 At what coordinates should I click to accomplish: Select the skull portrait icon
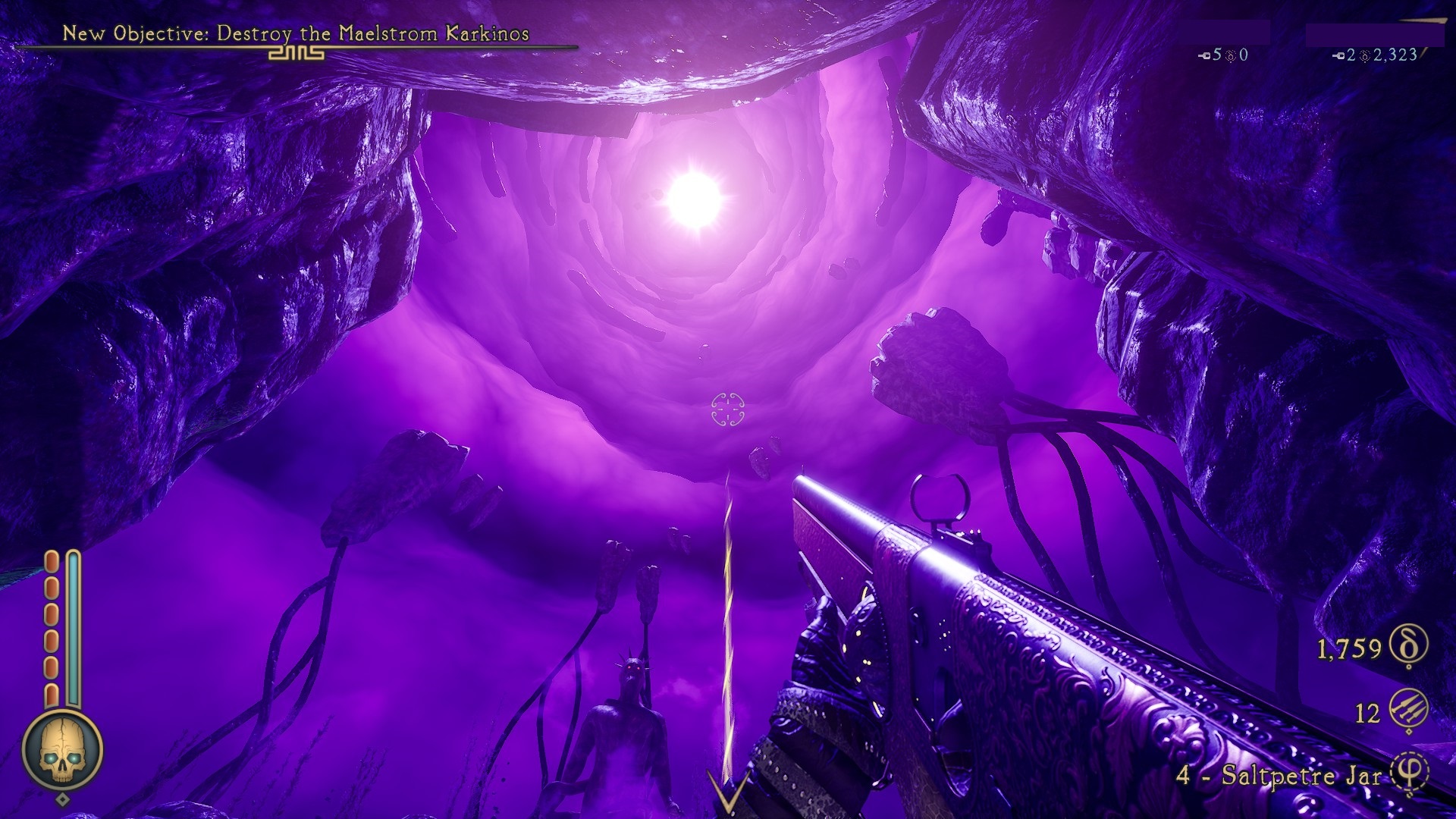tap(62, 752)
